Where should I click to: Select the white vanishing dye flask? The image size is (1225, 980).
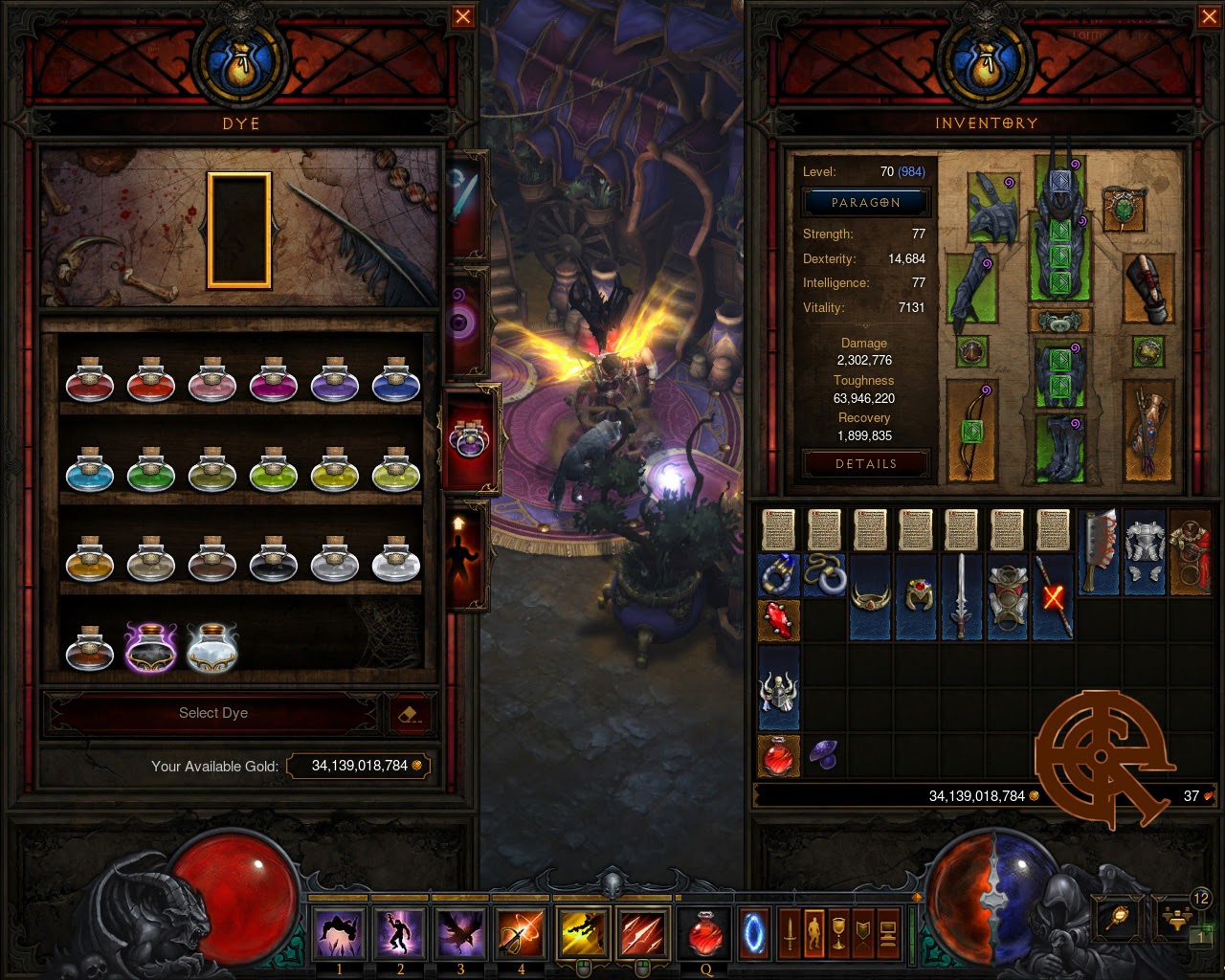(x=212, y=646)
